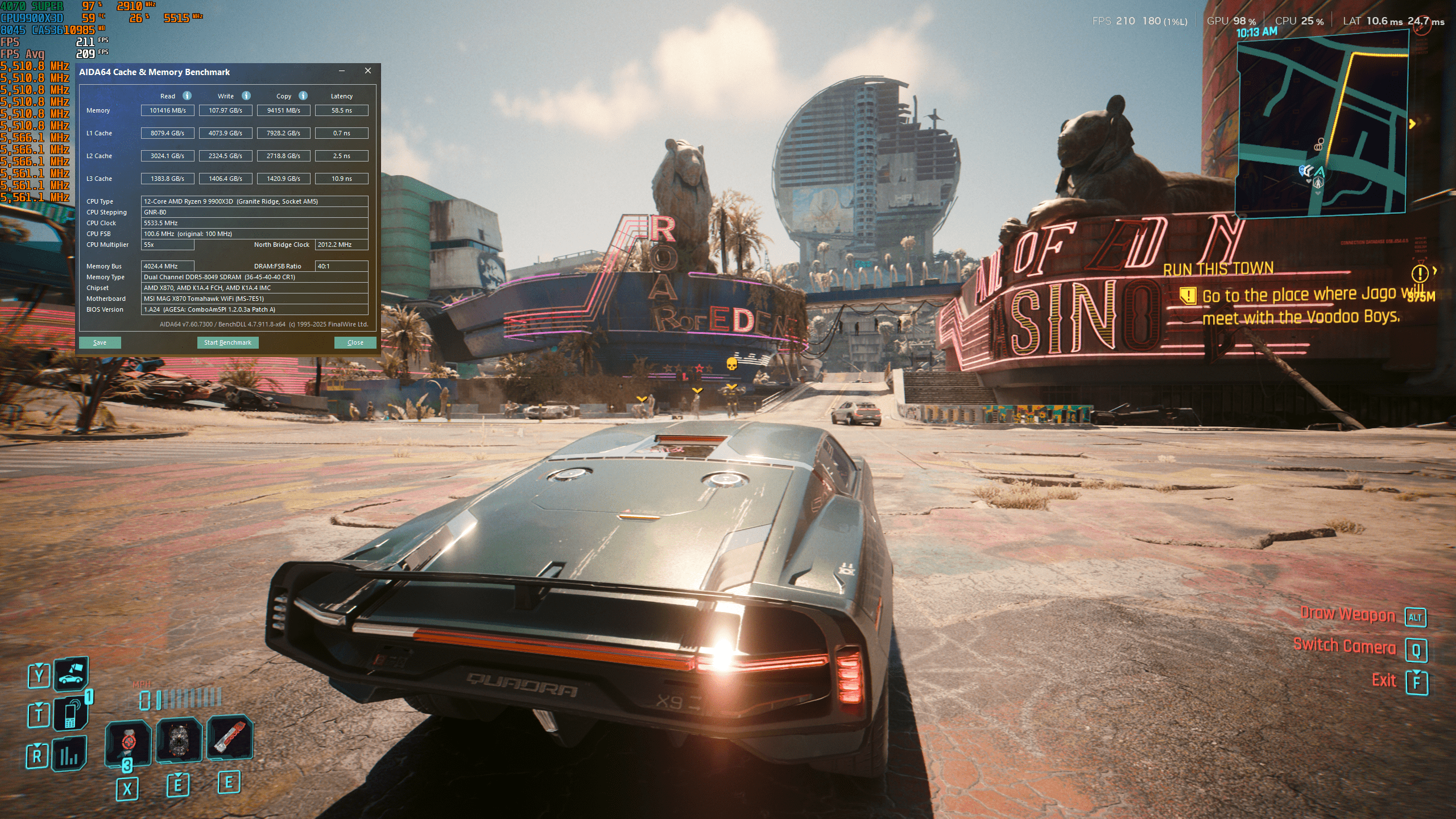This screenshot has width=1456, height=819.
Task: Click the call vehicle car icon
Action: pyautogui.click(x=71, y=675)
